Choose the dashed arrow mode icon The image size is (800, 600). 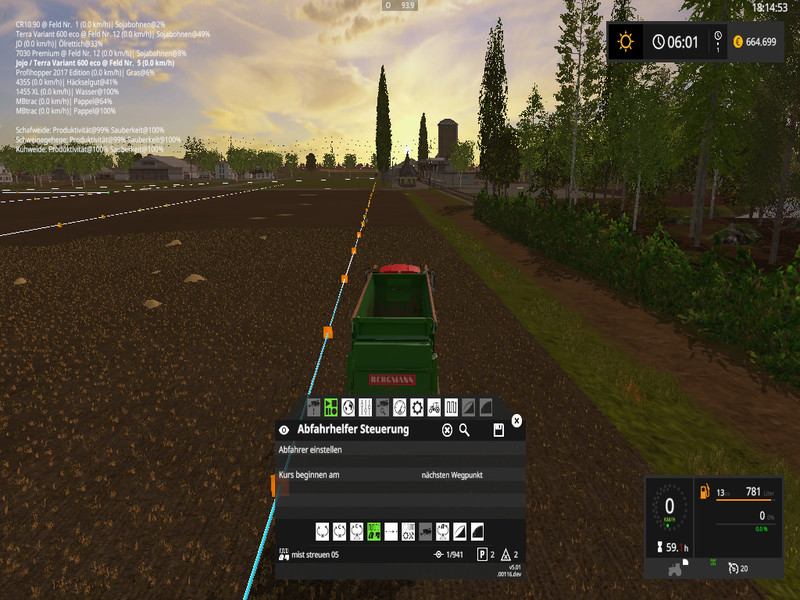[x=391, y=530]
